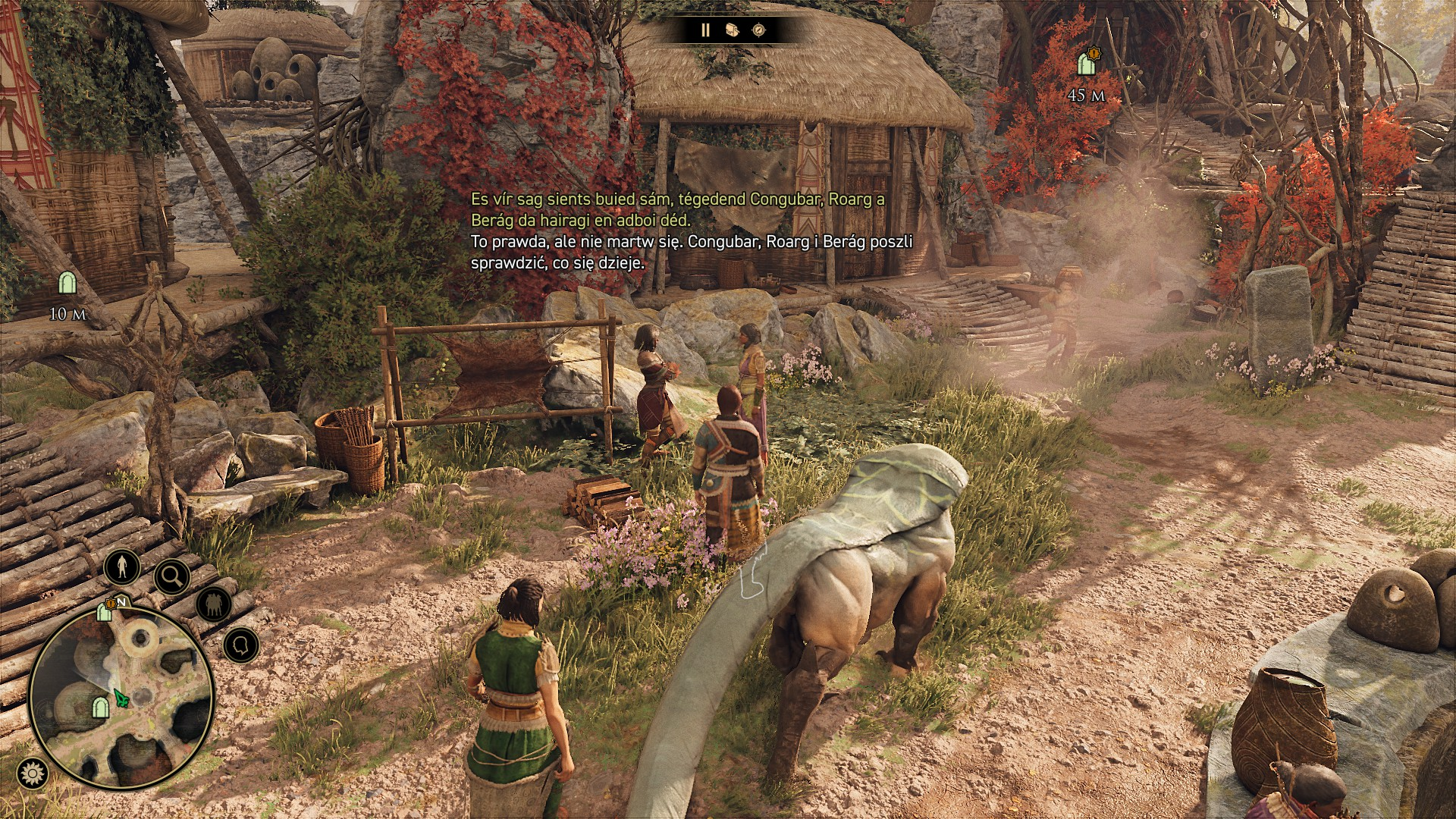Click the circular minimap

tap(121, 697)
